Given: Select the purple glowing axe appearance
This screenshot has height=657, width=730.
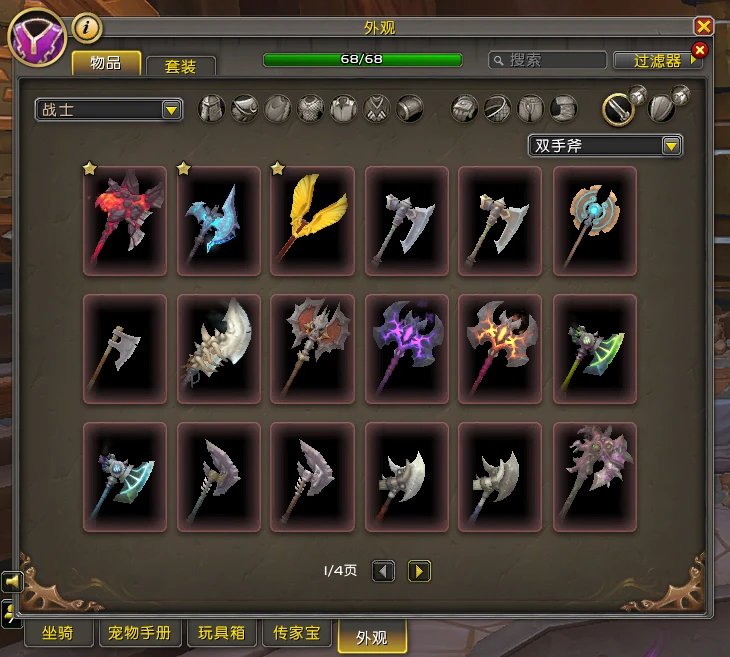Looking at the screenshot, I should (407, 348).
